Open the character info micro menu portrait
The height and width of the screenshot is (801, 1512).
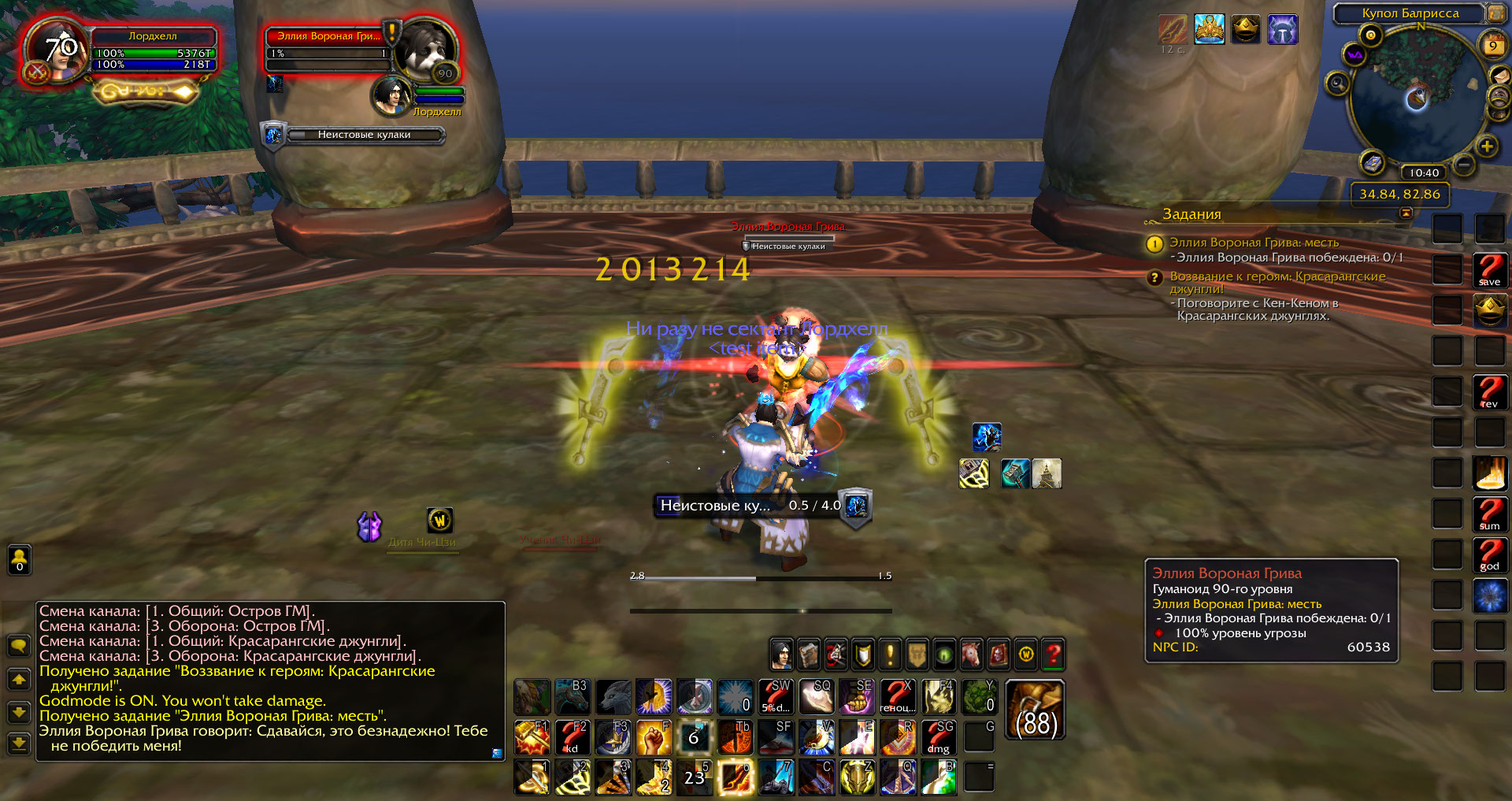781,654
